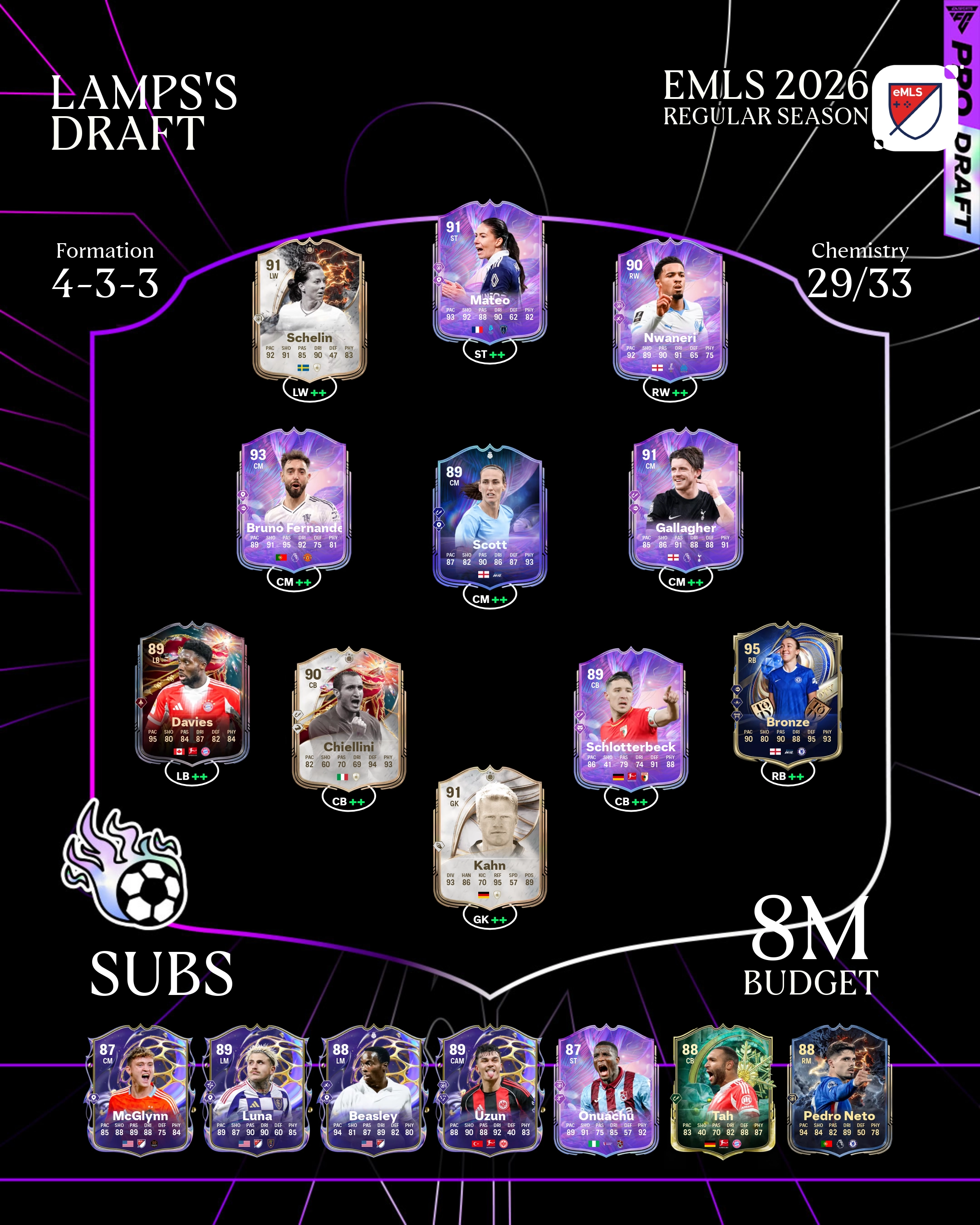Choose the Mateo striker card
This screenshot has width=980, height=1225.
[490, 272]
